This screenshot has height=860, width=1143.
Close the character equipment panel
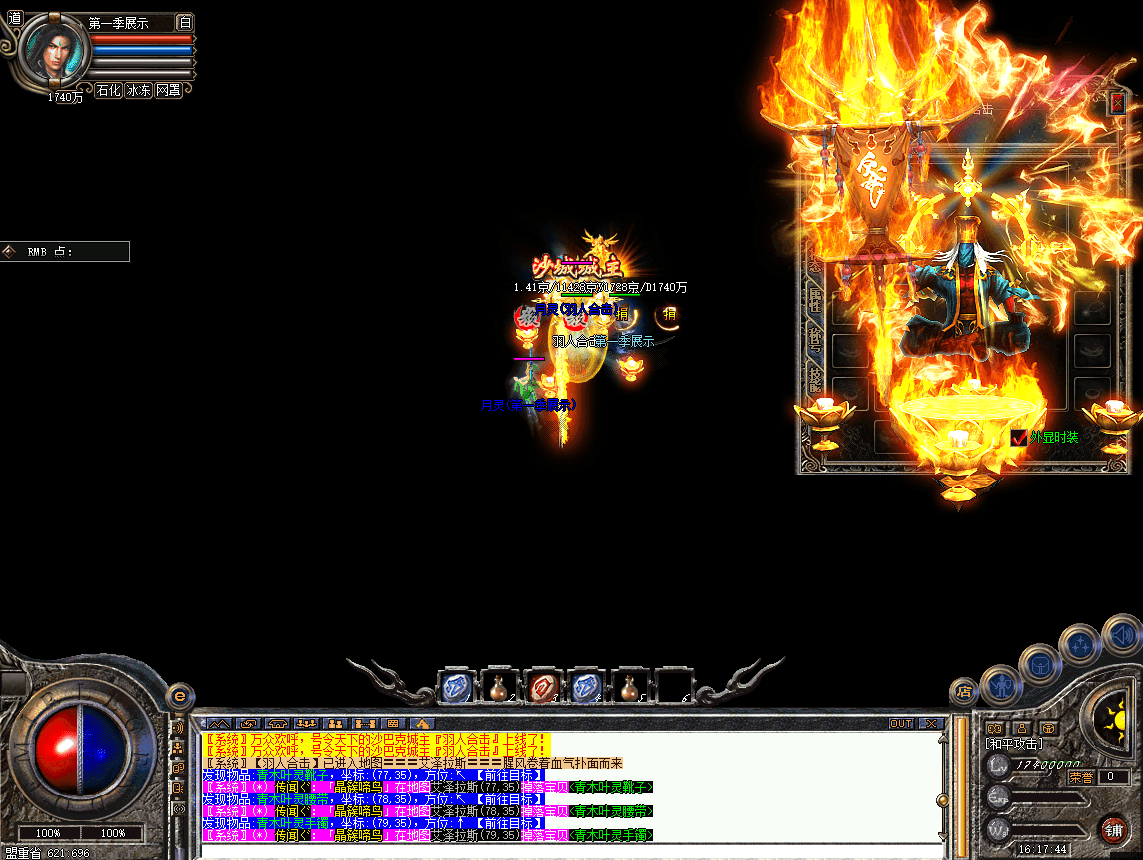tap(1117, 102)
